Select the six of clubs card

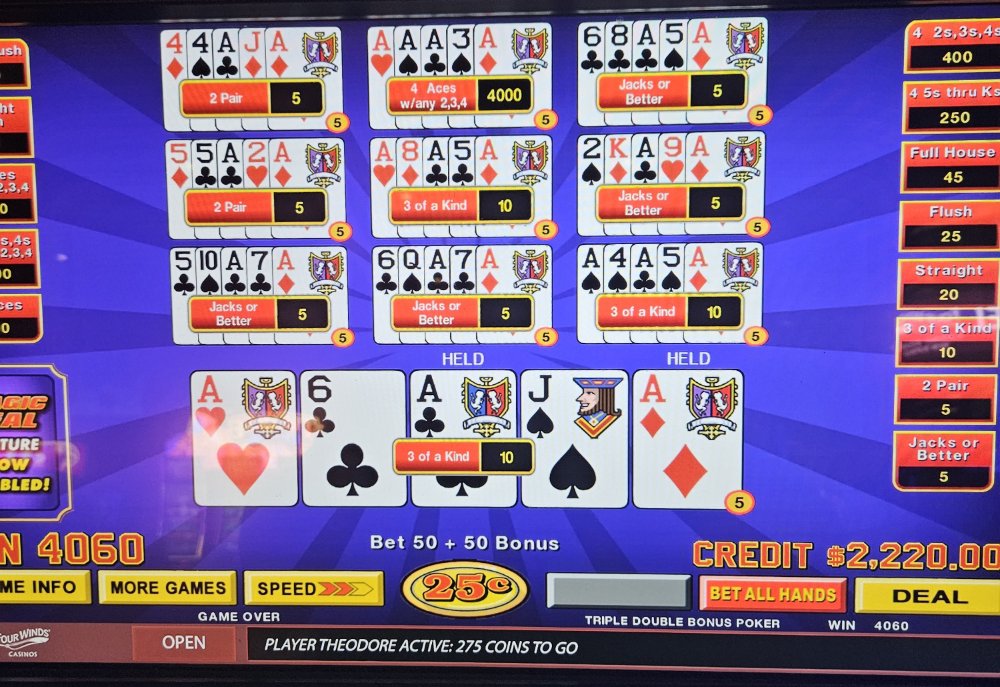[x=353, y=438]
